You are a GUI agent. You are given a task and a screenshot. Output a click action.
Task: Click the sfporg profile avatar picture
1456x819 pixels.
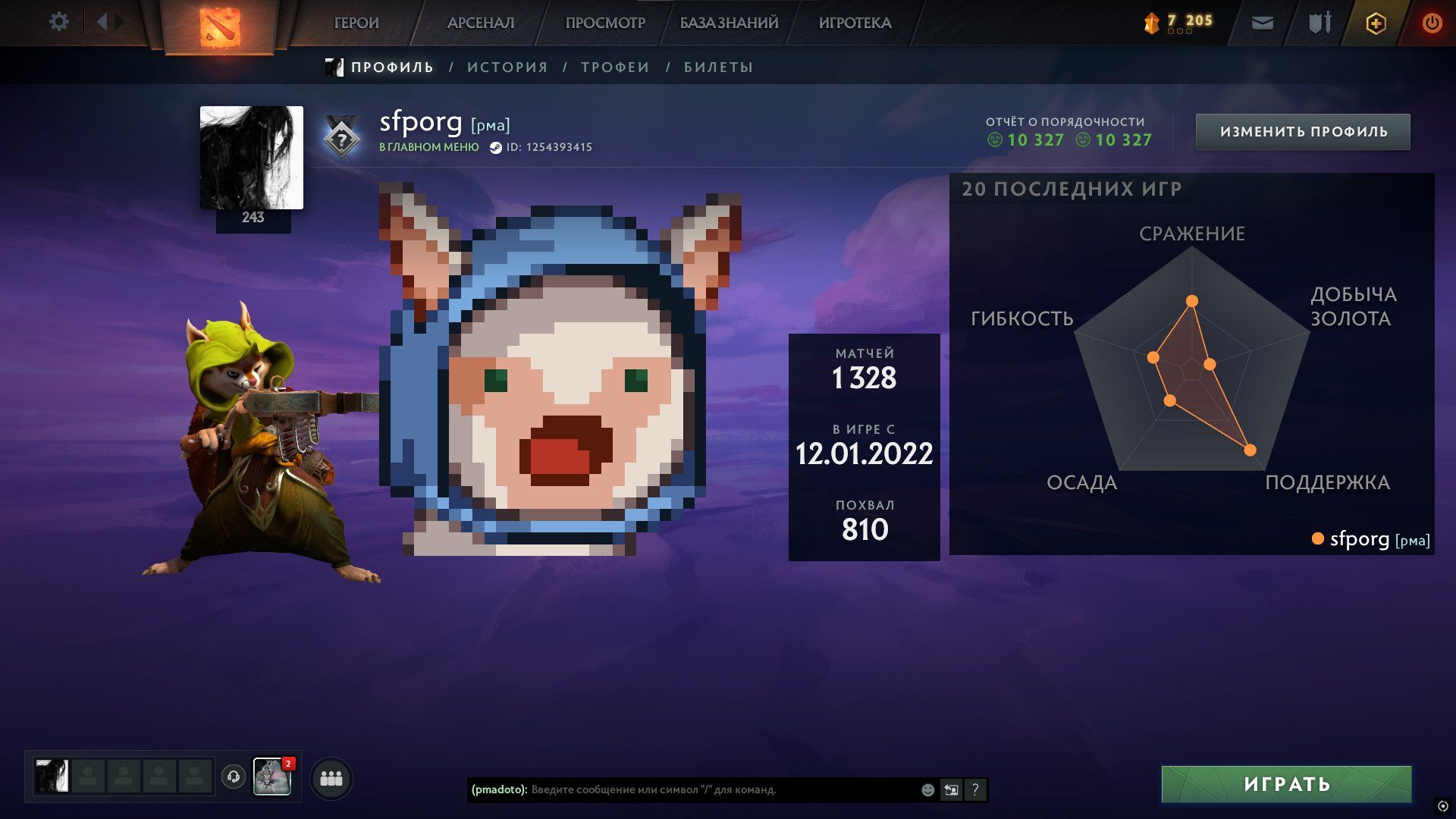pos(252,158)
